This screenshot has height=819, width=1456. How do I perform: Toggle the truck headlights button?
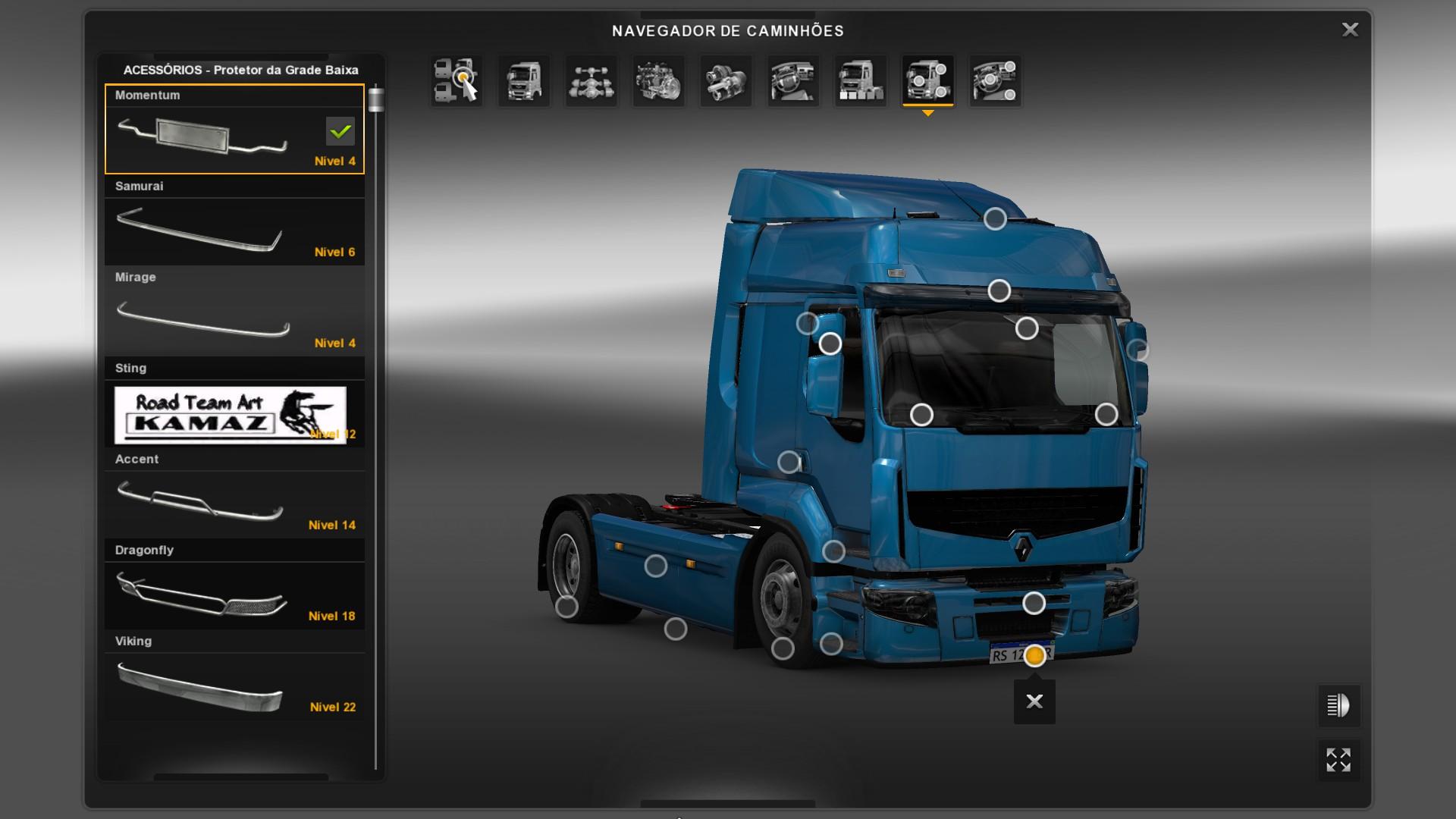[x=1338, y=705]
